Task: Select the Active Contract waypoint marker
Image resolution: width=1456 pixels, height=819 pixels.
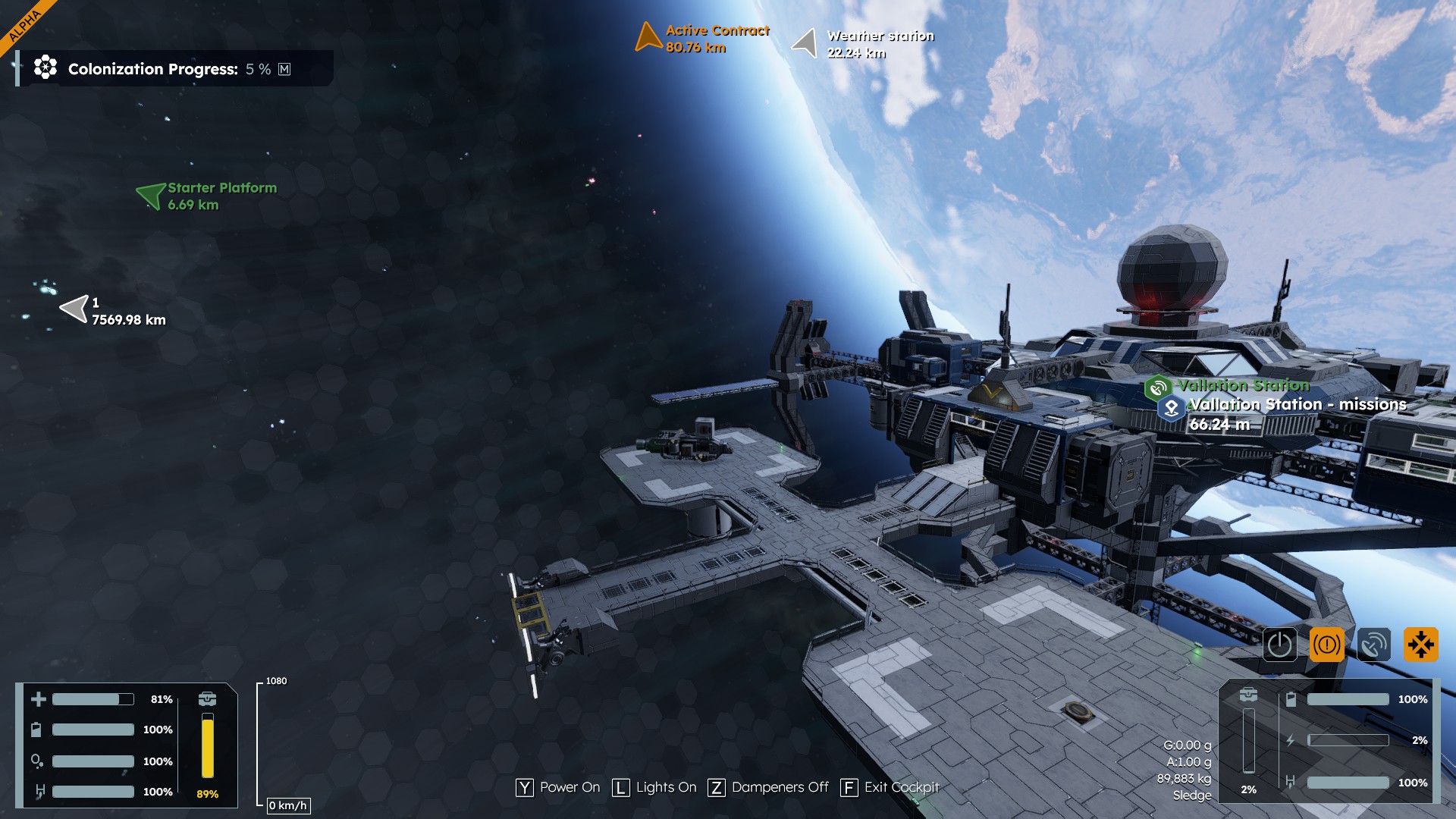Action: coord(648,37)
